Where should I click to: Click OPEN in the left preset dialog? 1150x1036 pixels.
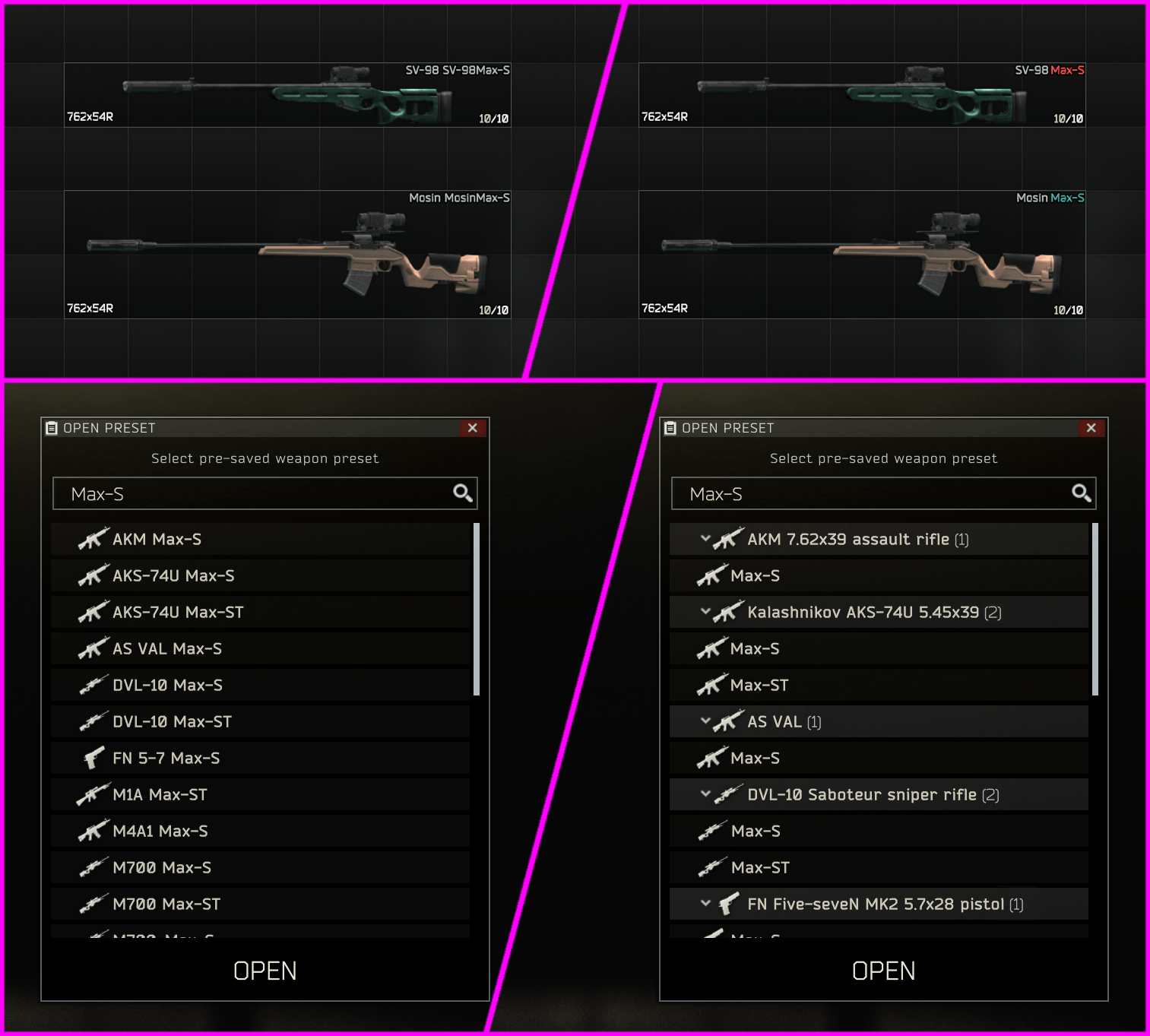(265, 971)
